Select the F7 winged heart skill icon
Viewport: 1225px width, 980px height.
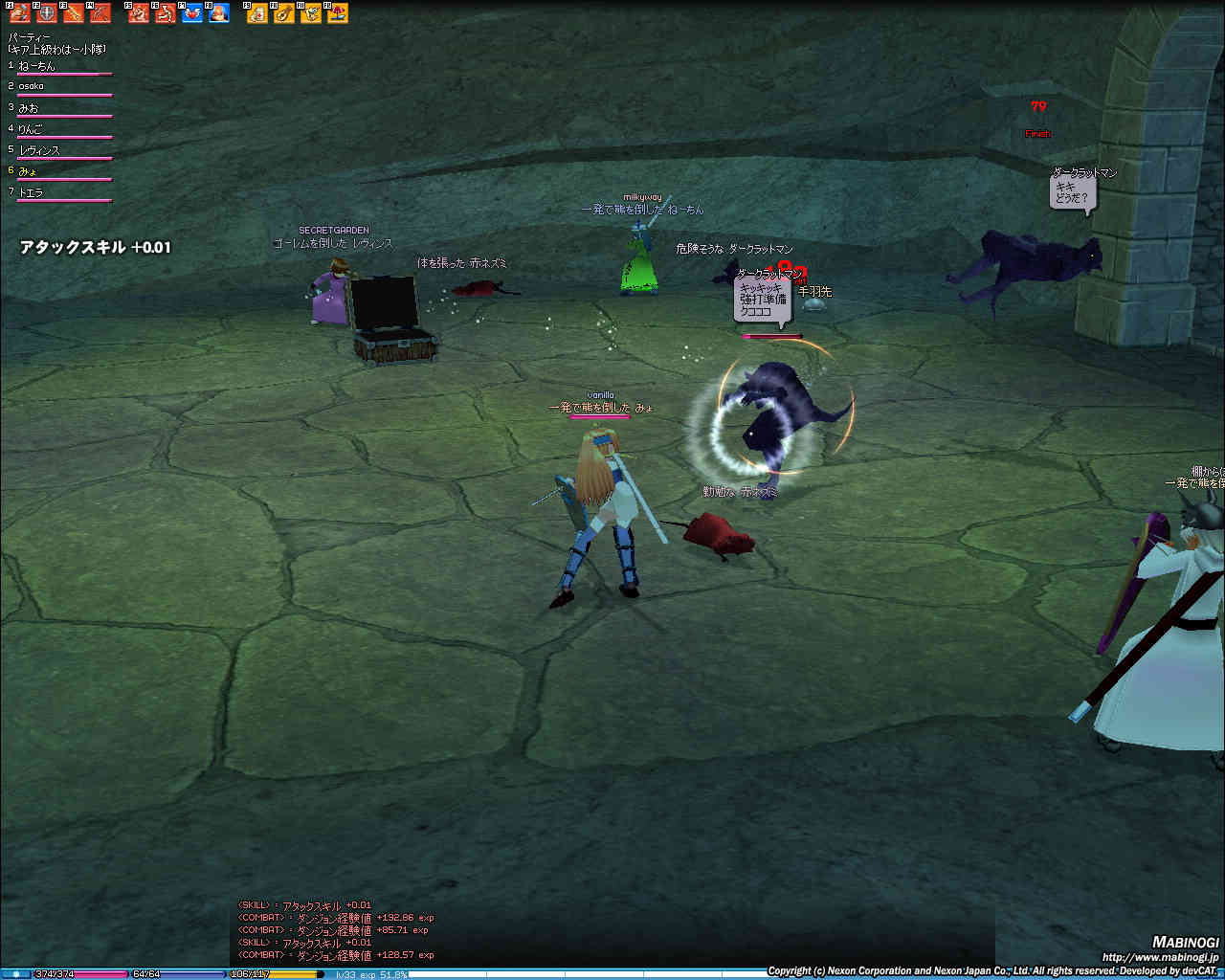[x=192, y=13]
